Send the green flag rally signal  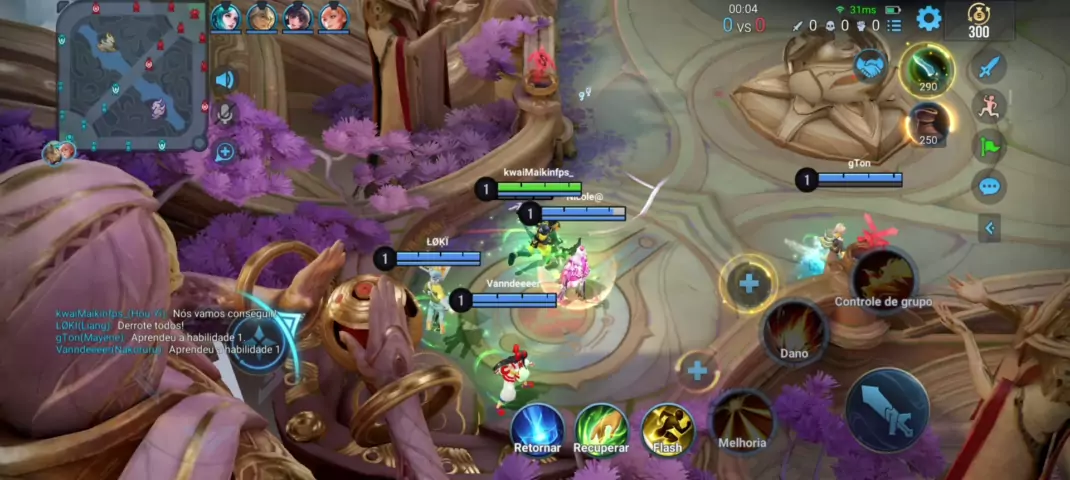pyautogui.click(x=989, y=146)
